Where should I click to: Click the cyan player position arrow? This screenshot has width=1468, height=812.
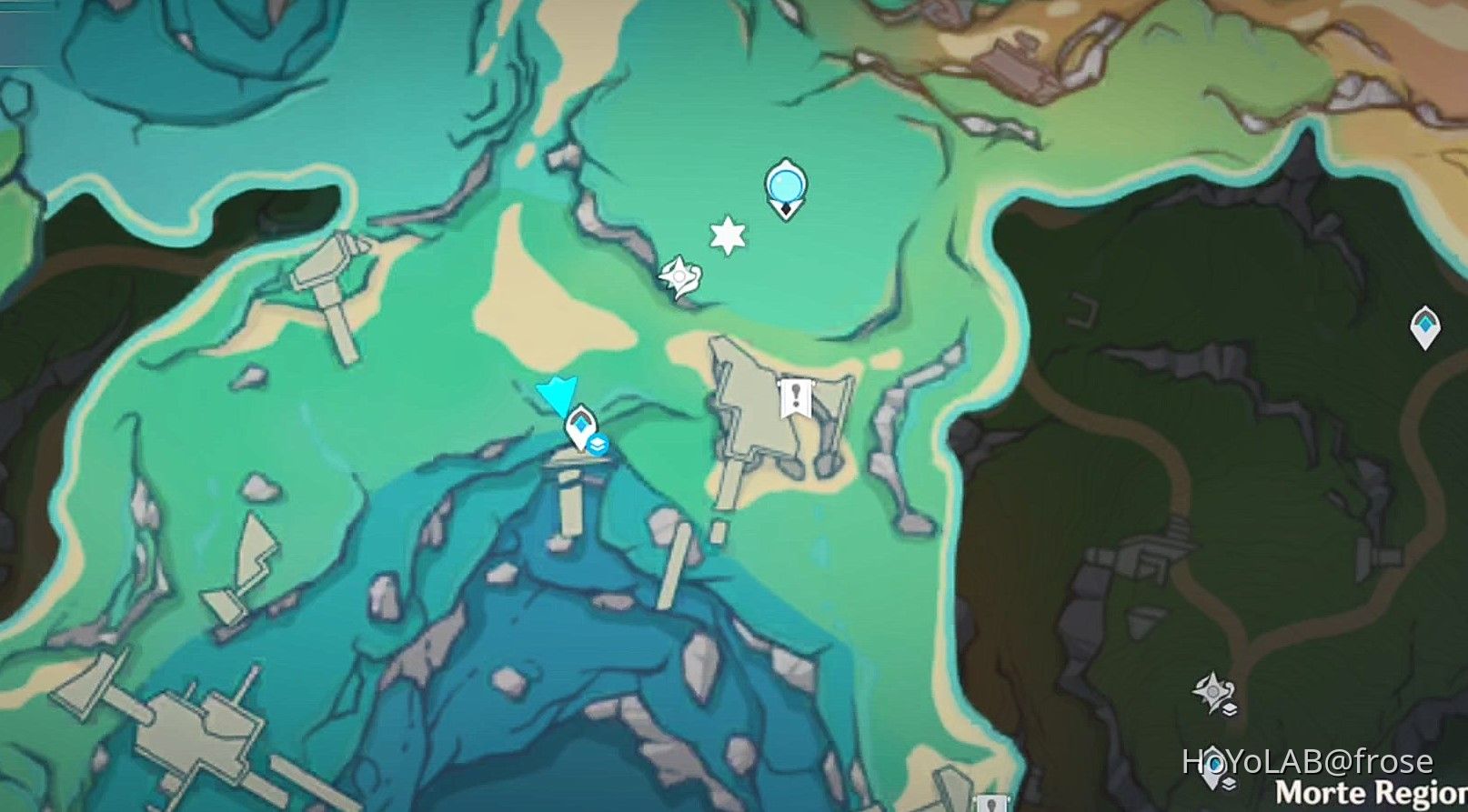(x=558, y=394)
